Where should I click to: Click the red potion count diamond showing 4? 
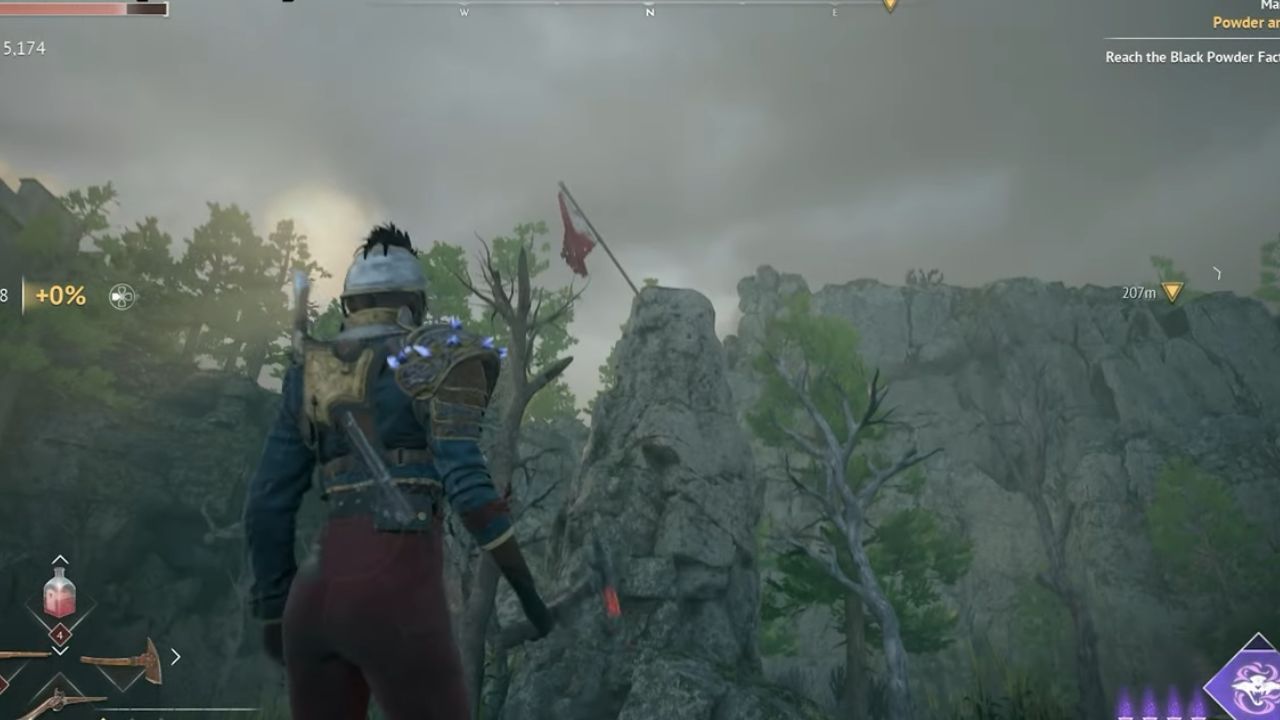tap(60, 634)
